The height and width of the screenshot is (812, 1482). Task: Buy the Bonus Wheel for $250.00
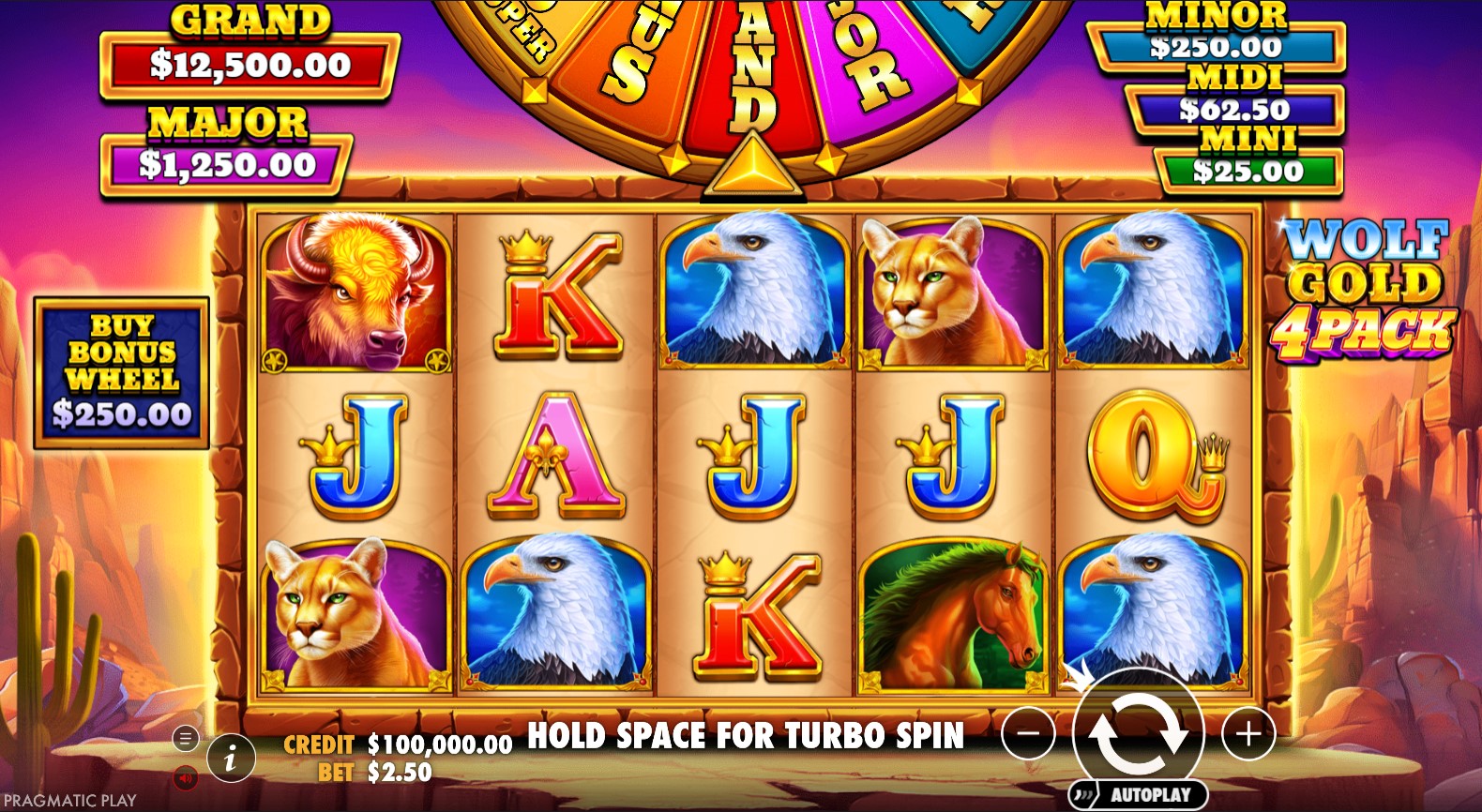[x=121, y=372]
